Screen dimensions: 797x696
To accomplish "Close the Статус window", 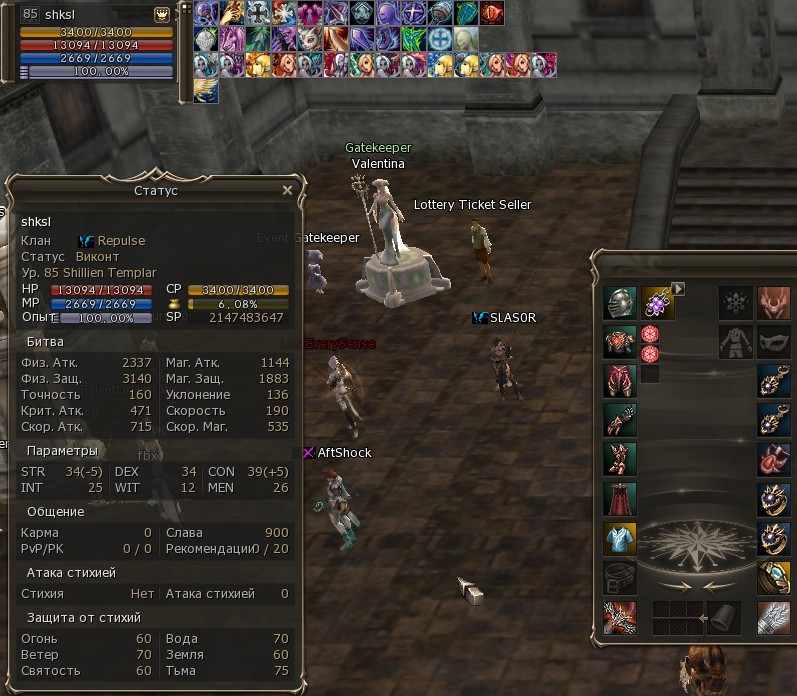I will click(x=287, y=190).
